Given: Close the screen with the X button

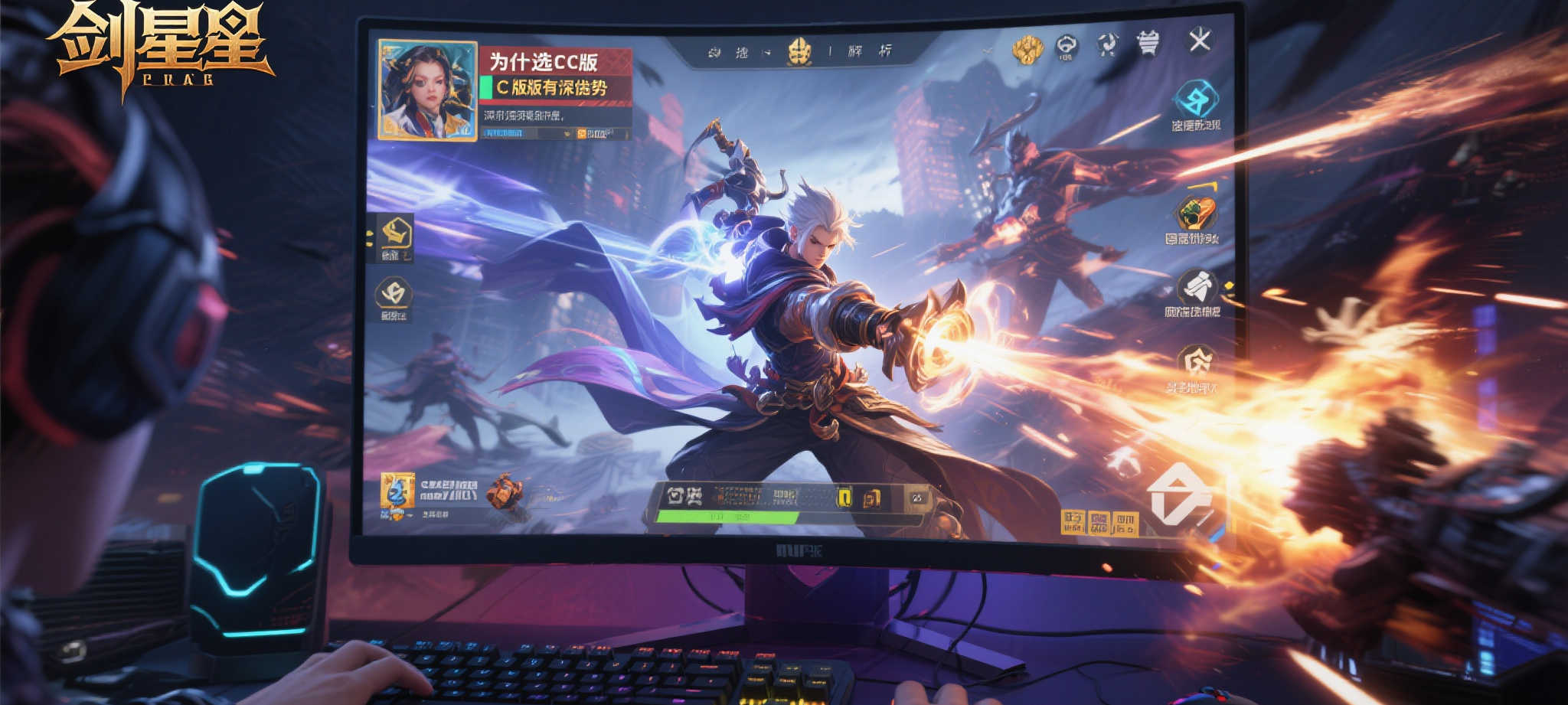Looking at the screenshot, I should pos(1199,40).
